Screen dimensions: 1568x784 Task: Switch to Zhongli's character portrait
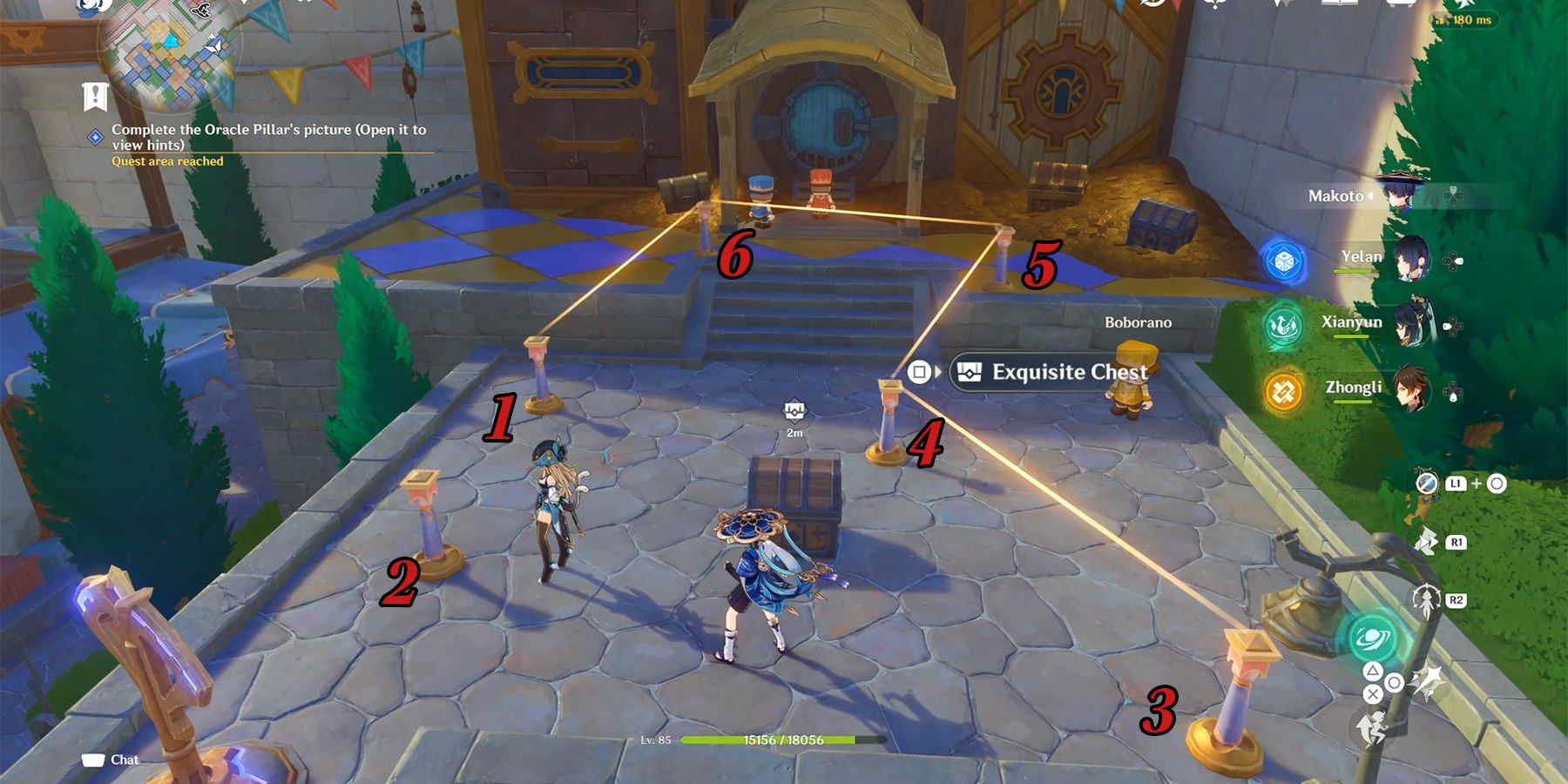[1411, 389]
